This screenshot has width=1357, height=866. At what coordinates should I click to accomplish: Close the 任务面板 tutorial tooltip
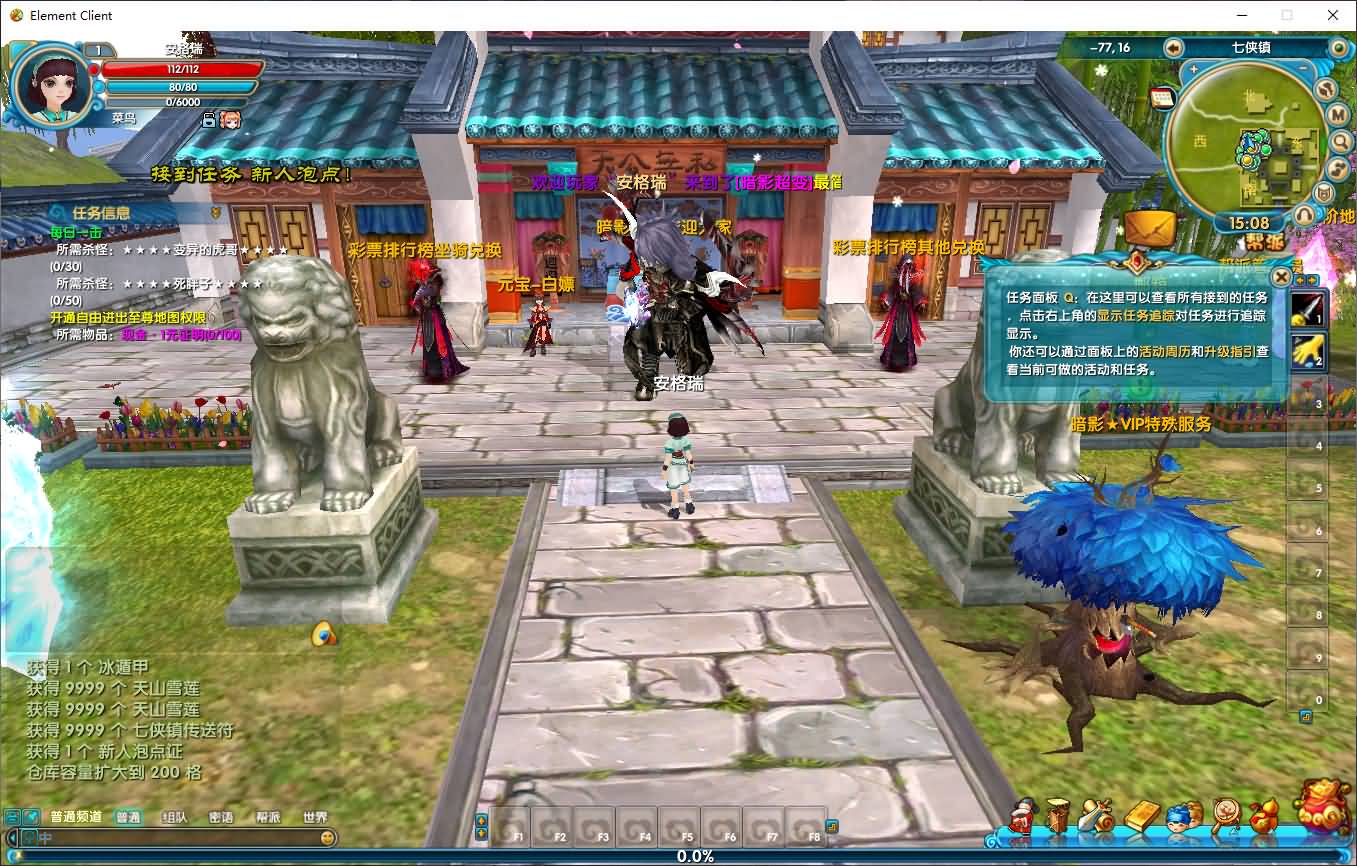tap(1282, 277)
